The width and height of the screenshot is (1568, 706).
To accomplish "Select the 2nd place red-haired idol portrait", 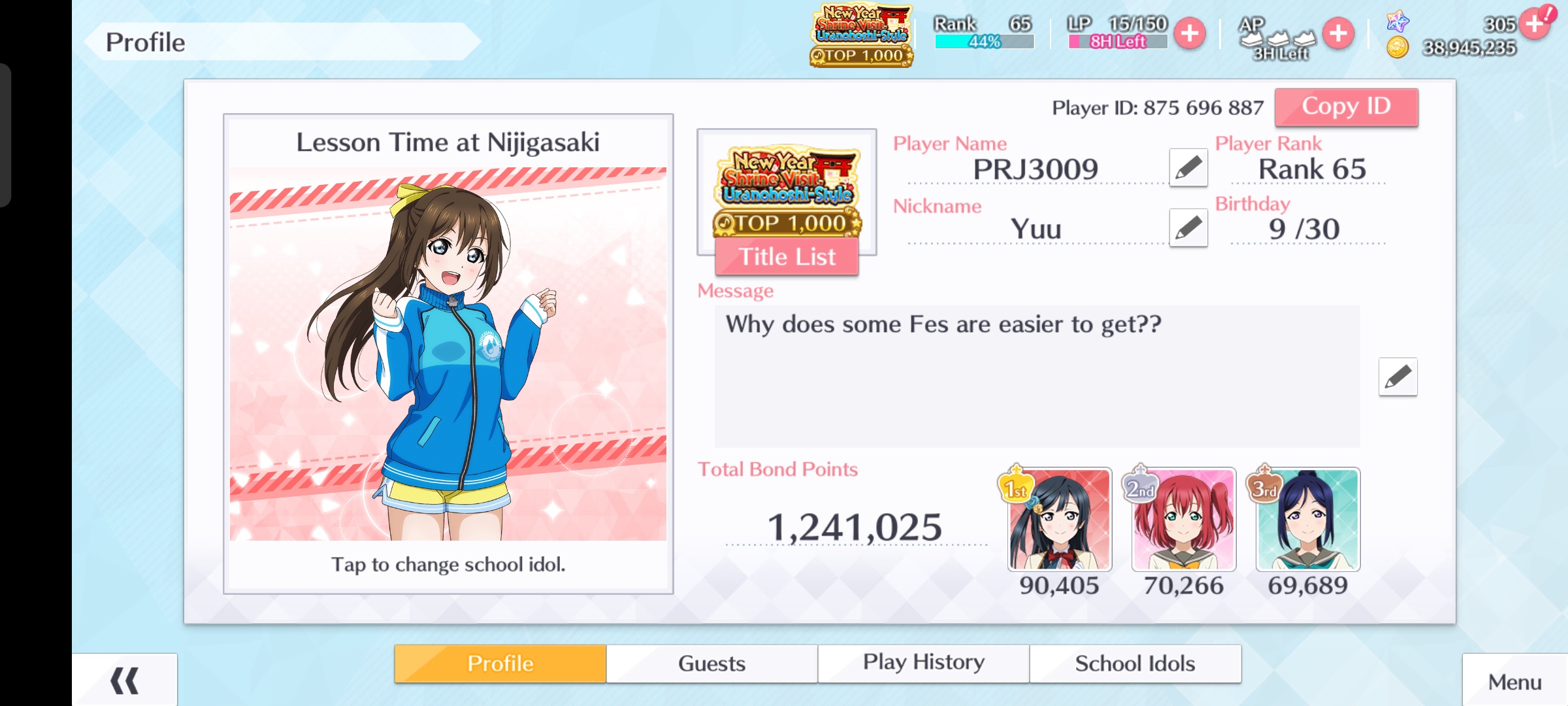I will (1183, 520).
